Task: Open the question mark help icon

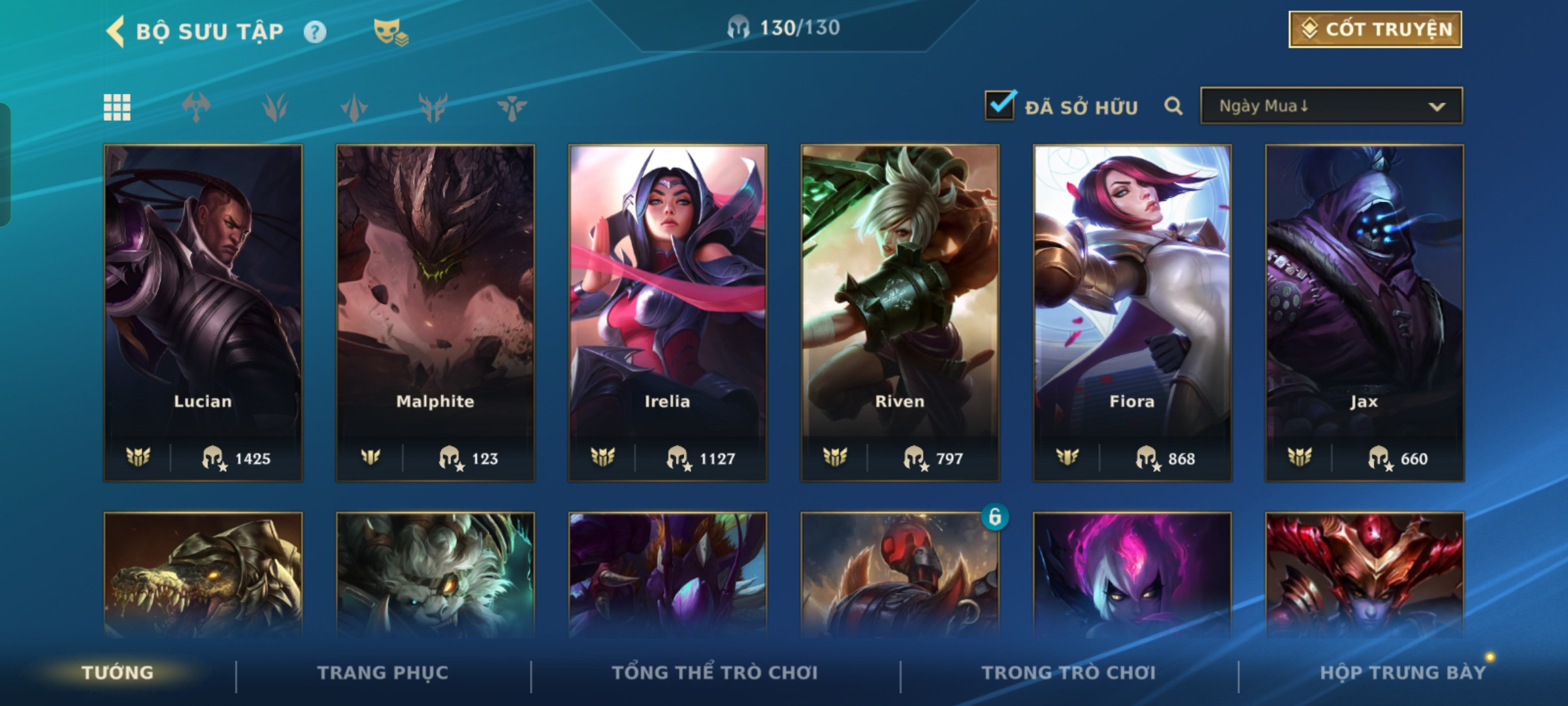Action: coord(315,31)
